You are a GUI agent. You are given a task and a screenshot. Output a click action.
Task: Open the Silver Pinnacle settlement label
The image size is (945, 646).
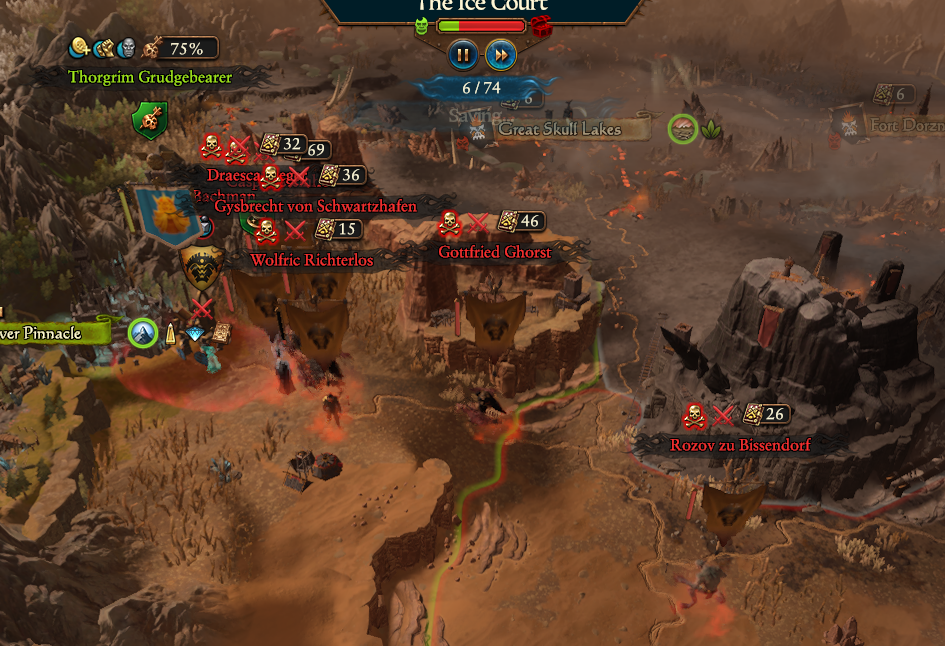tap(48, 333)
